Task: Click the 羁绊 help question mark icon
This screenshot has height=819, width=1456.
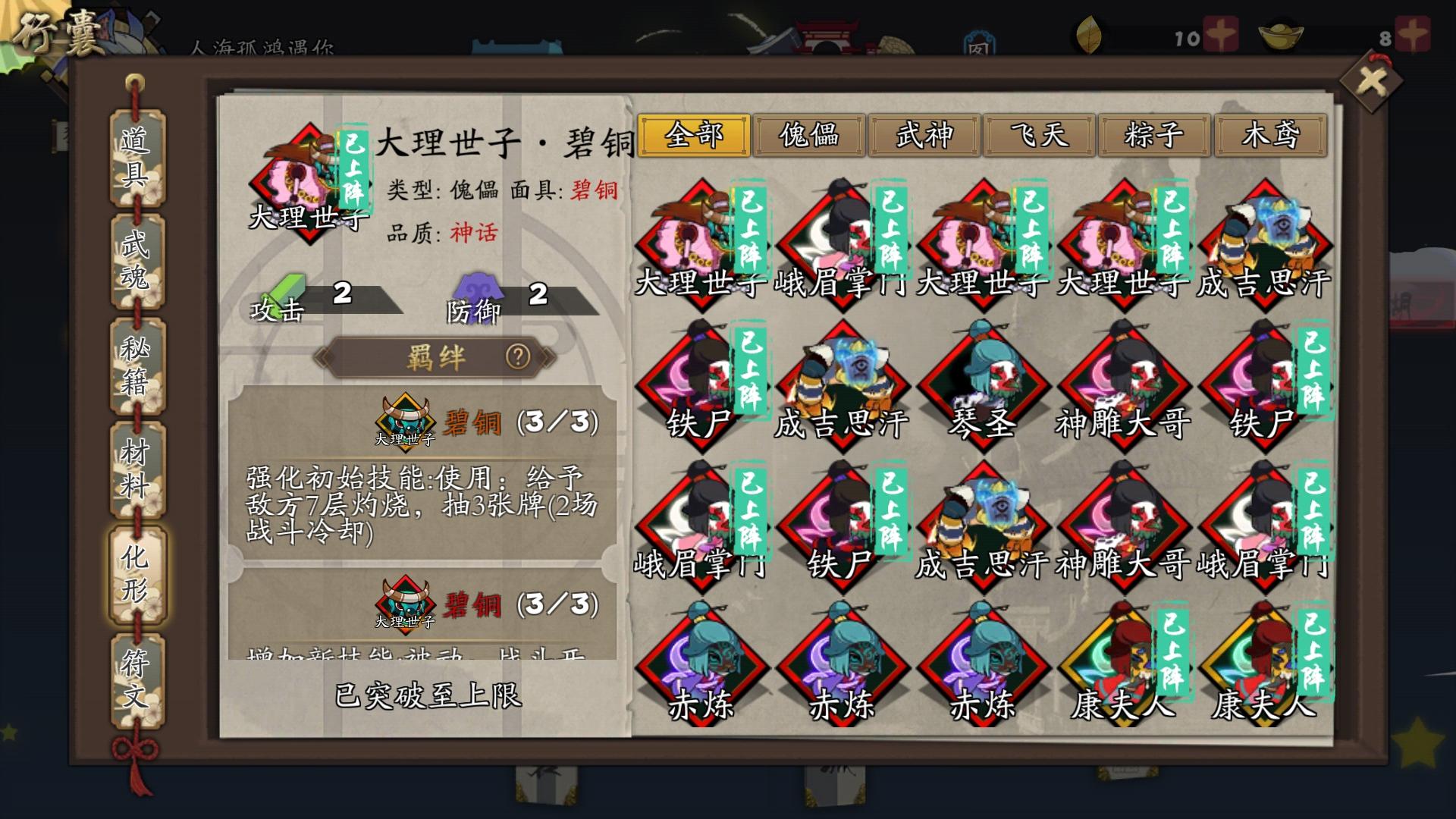Action: (x=518, y=358)
